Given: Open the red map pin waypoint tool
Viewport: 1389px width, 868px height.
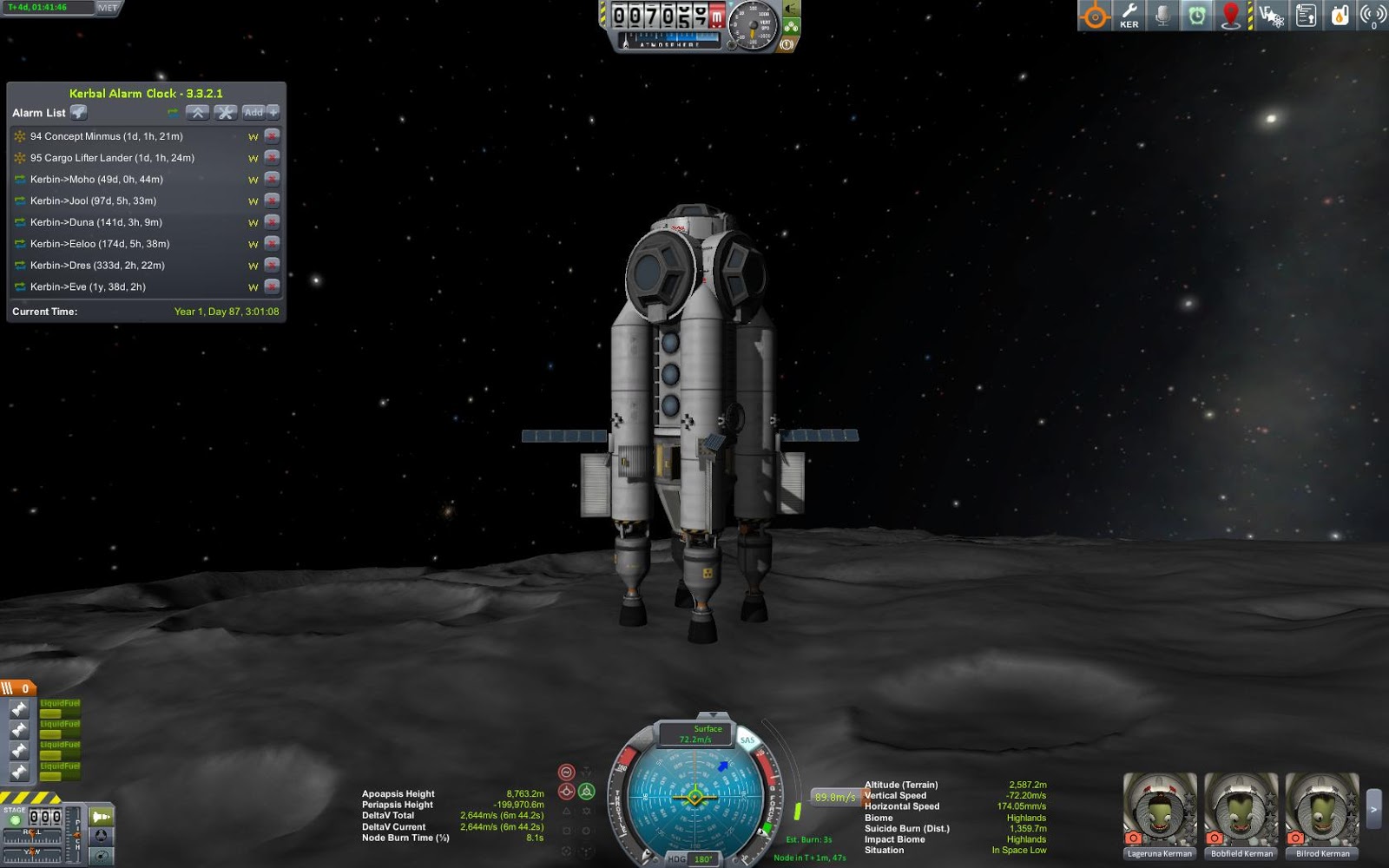Looking at the screenshot, I should click(1231, 16).
